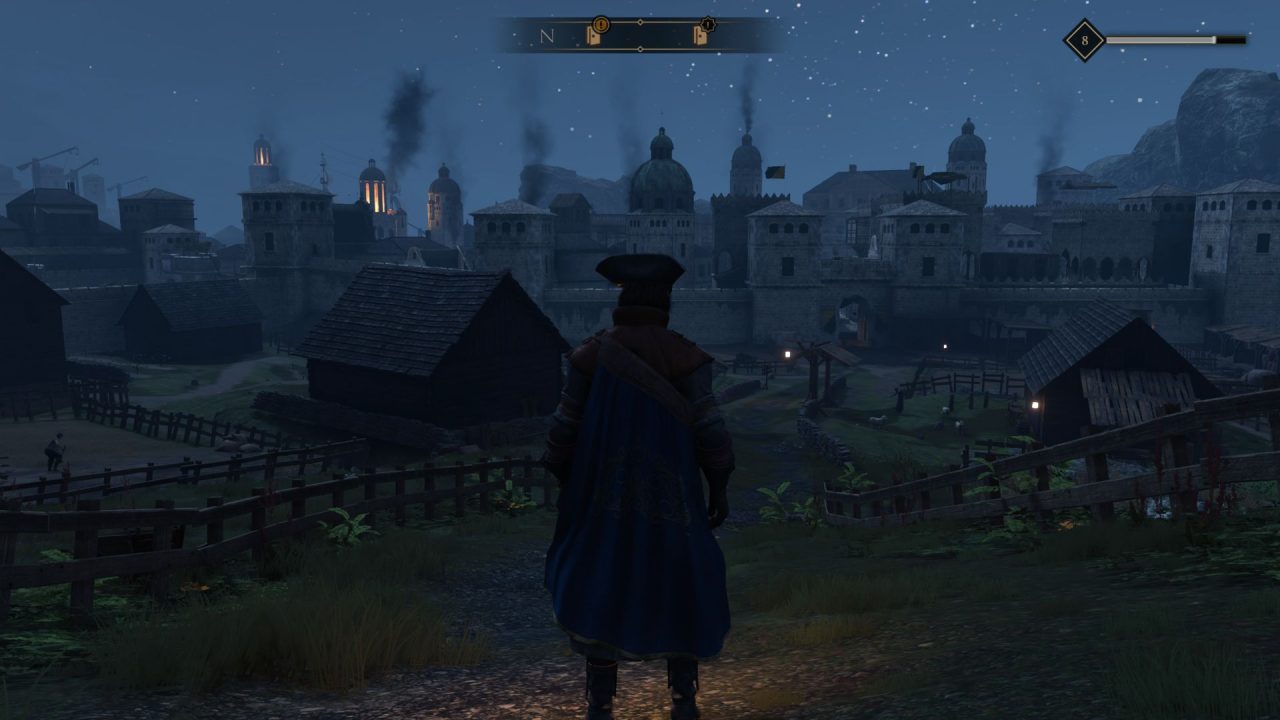Select the orange-badged door marker on the compass

594,35
